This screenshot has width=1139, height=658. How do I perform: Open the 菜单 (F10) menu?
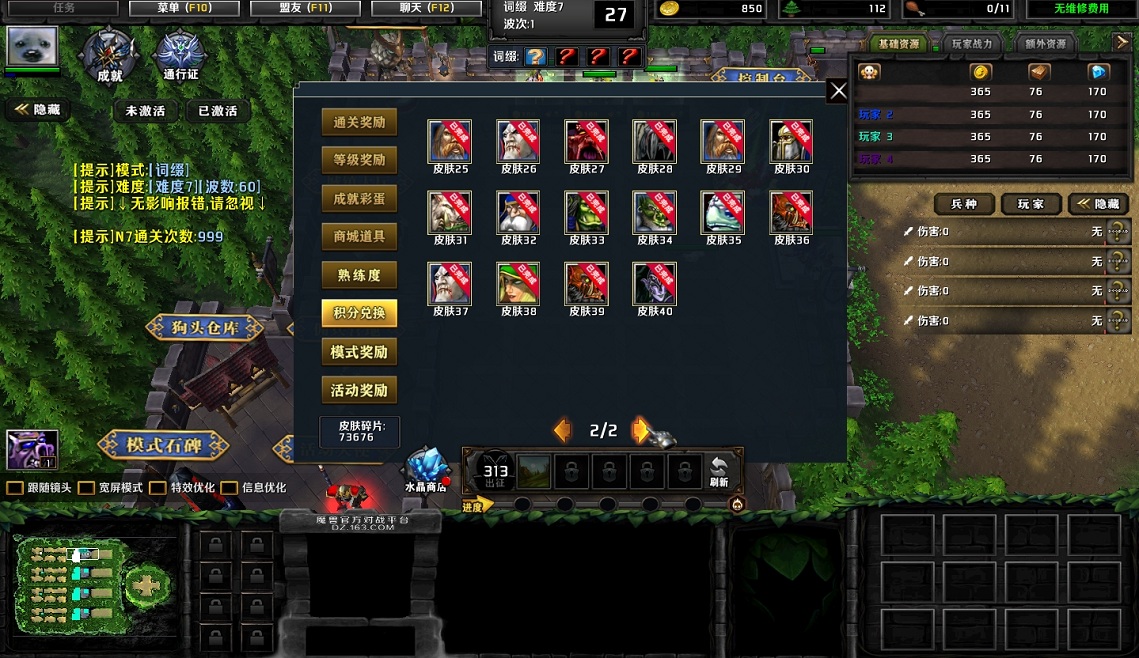184,9
